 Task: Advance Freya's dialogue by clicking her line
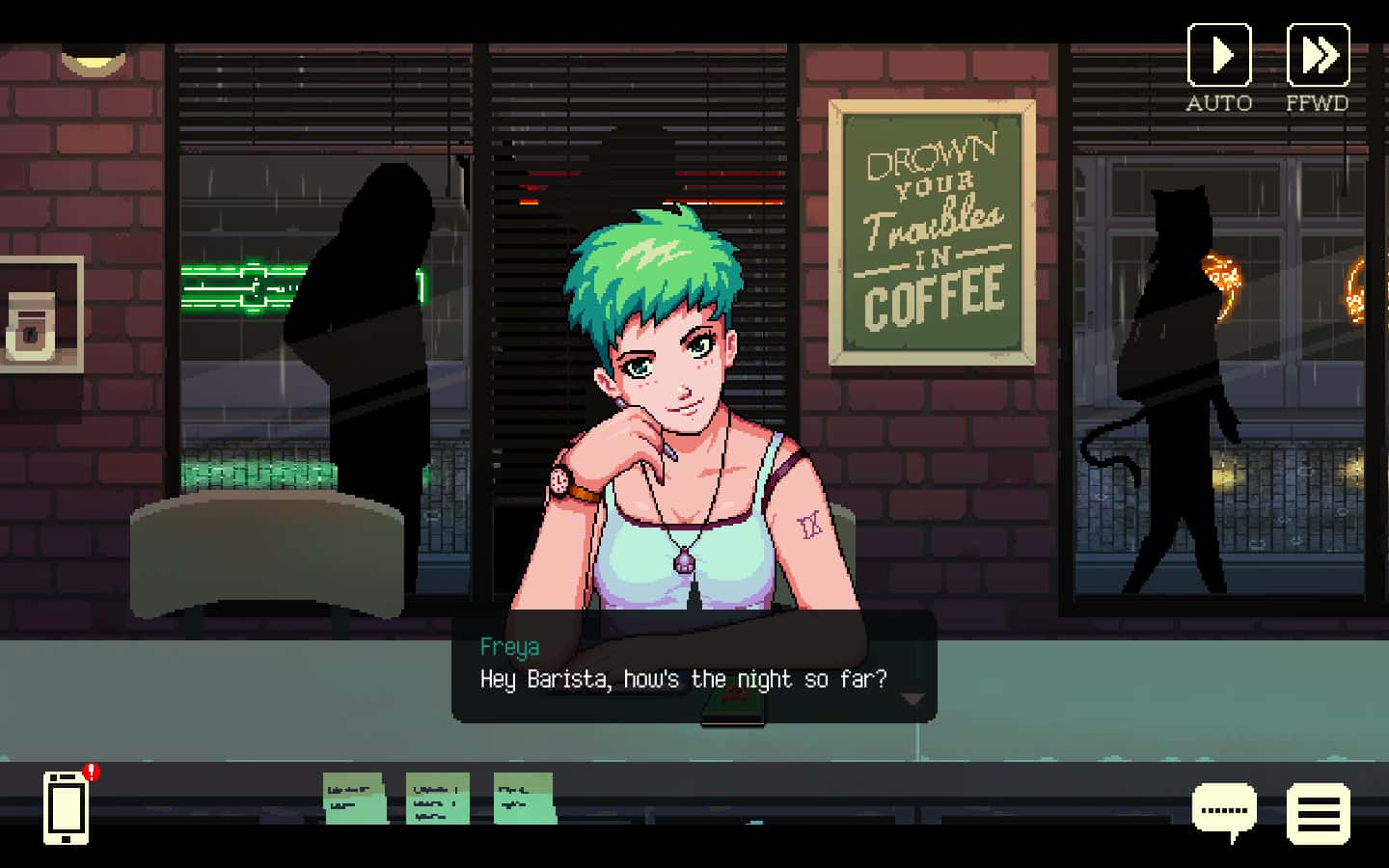coord(683,679)
